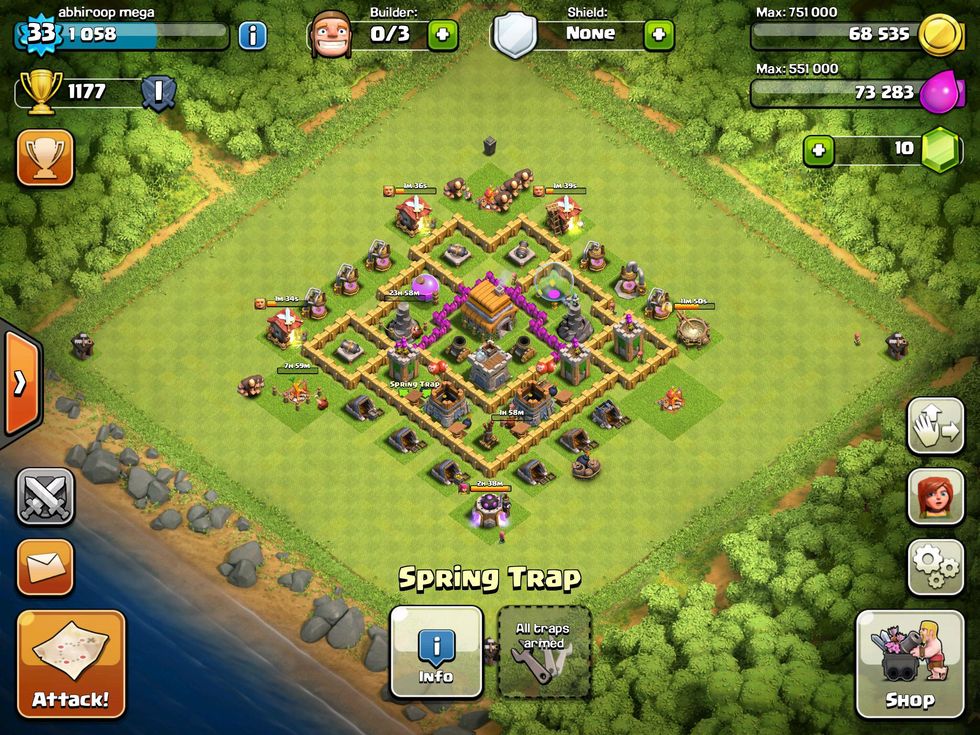Open the crossed swords battle log
This screenshot has height=735, width=980.
click(45, 496)
